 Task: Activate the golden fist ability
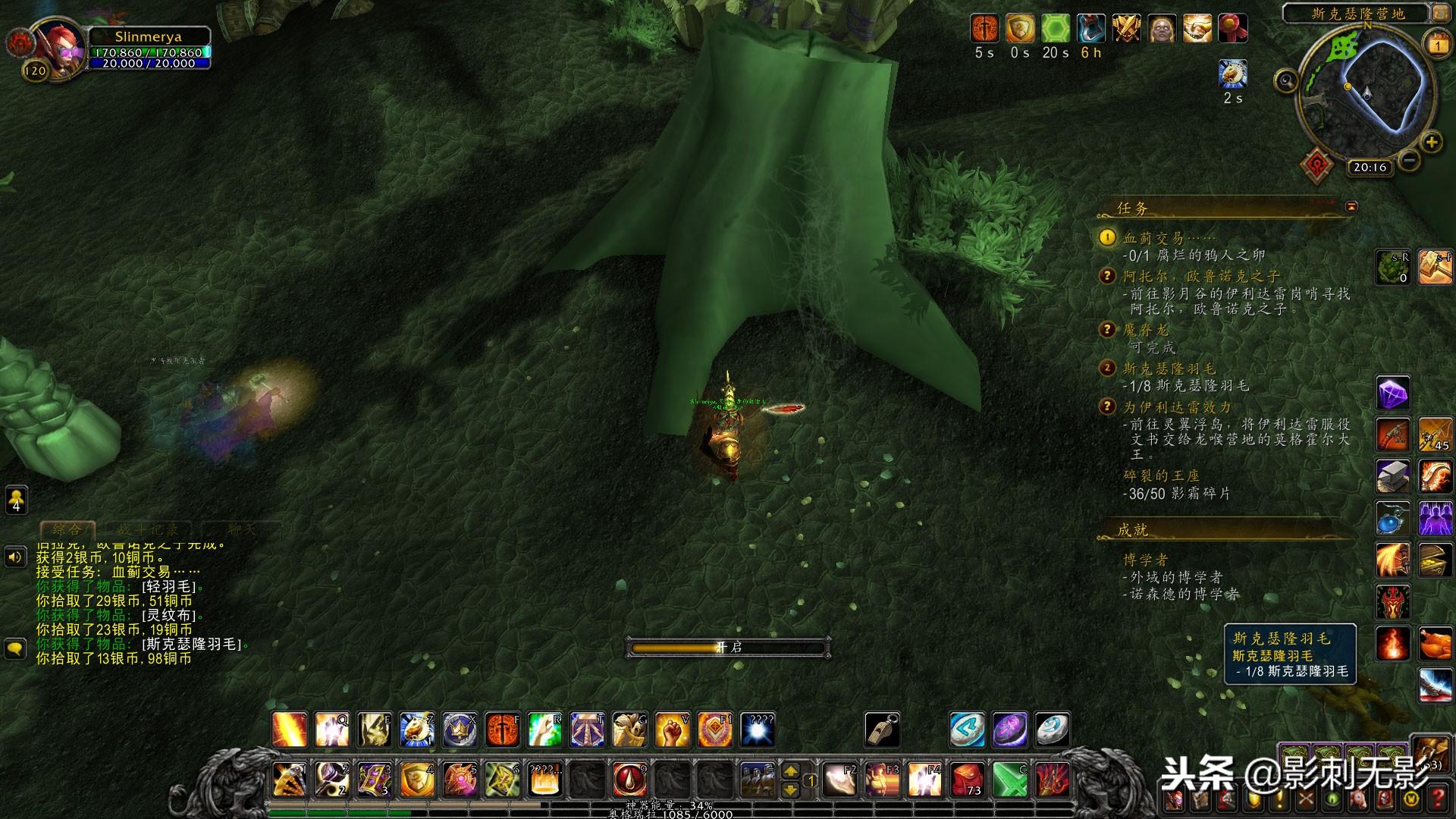672,730
